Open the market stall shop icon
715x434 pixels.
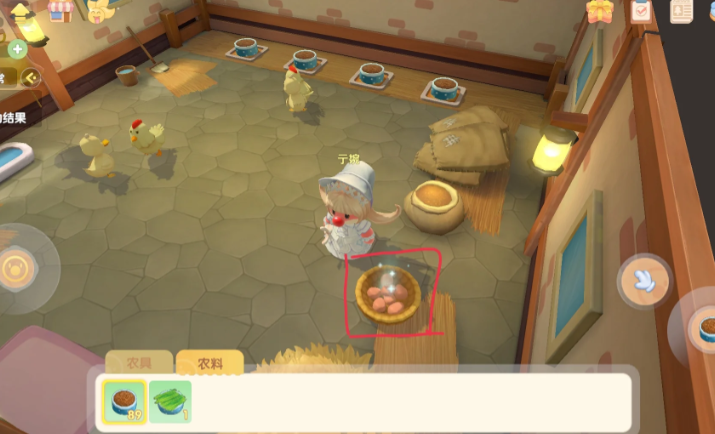[x=60, y=10]
